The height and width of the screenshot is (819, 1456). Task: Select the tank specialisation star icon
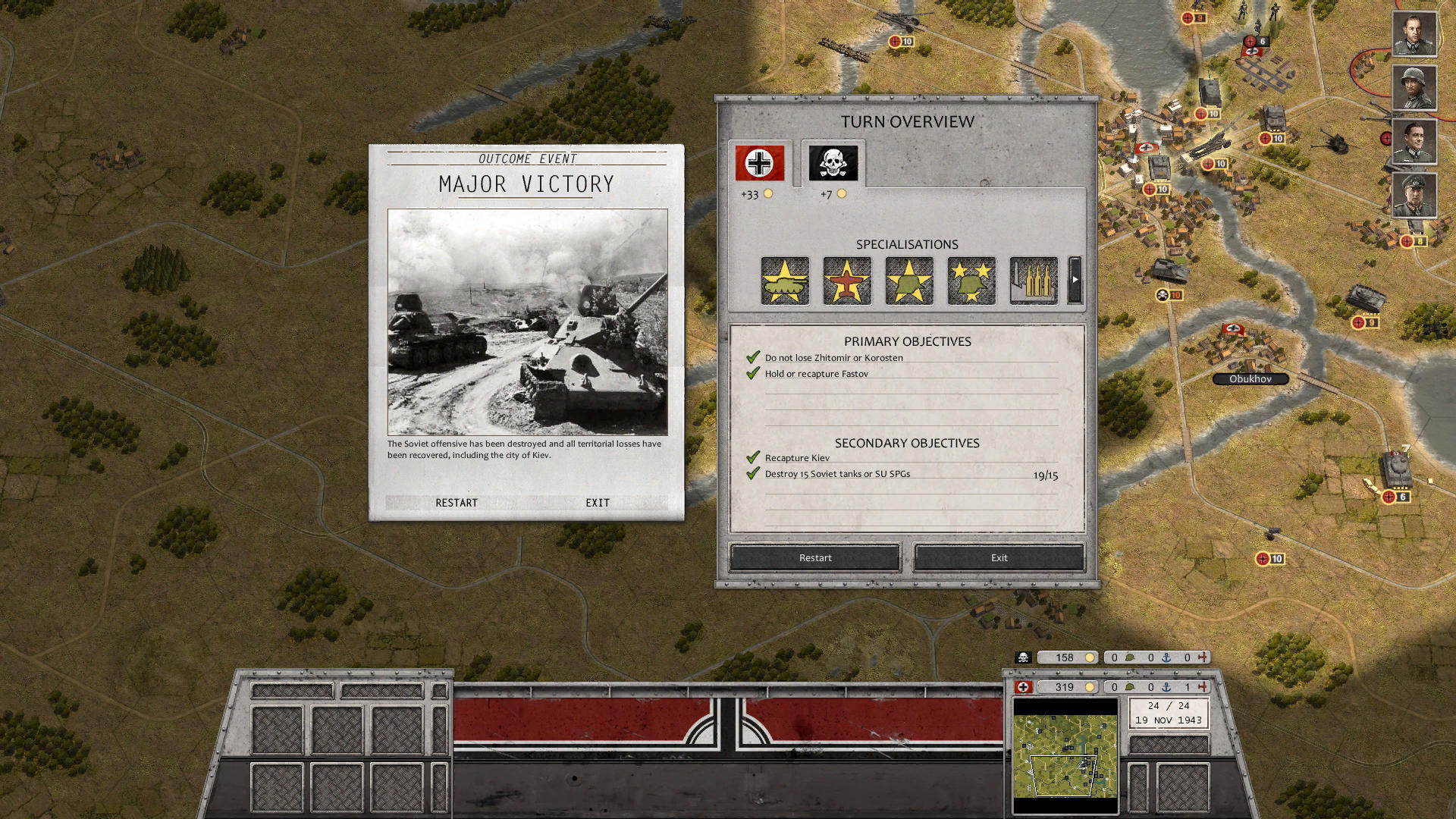pos(784,281)
